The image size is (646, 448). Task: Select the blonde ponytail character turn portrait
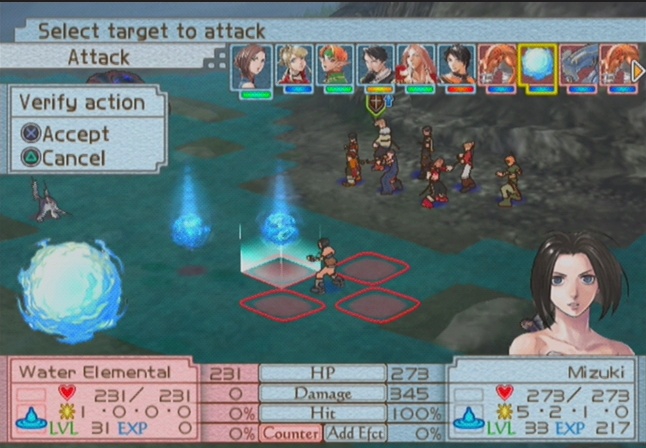tap(292, 66)
